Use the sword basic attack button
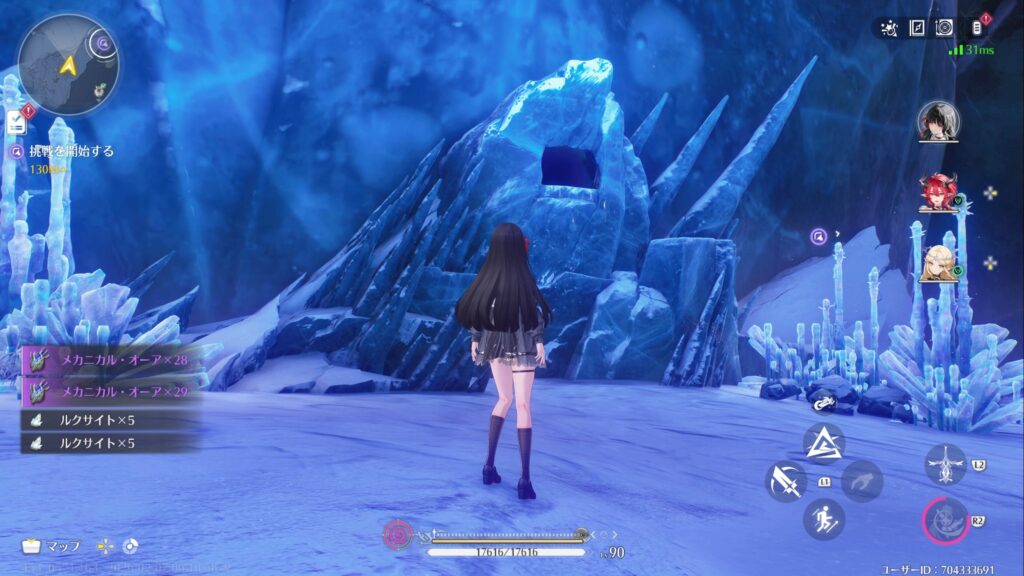This screenshot has width=1024, height=576. coord(786,481)
